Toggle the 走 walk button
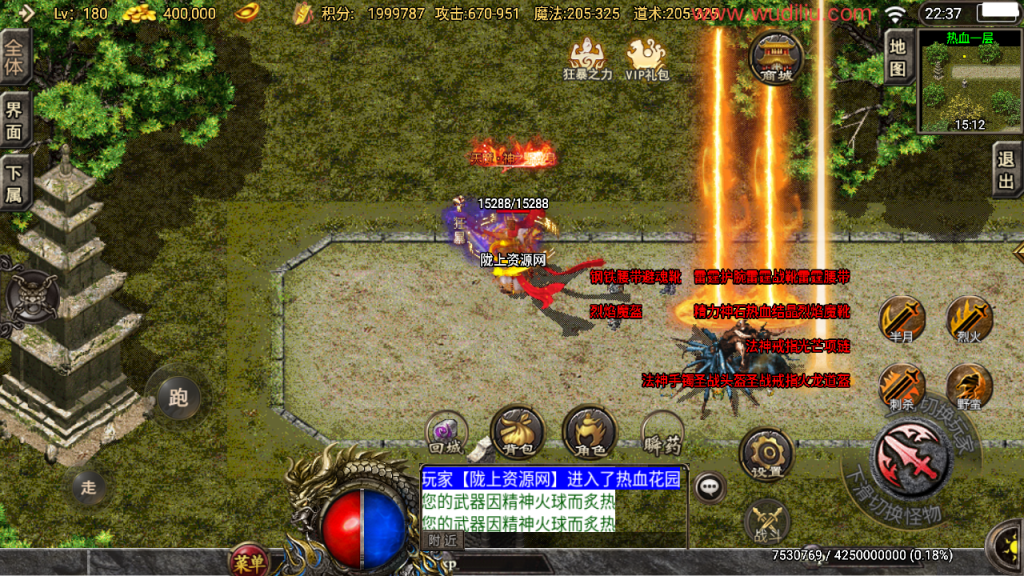The width and height of the screenshot is (1024, 576). pos(89,487)
